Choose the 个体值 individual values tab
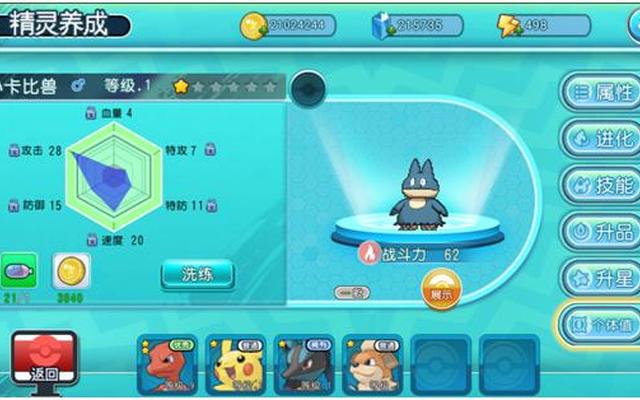The height and width of the screenshot is (400, 640). coord(599,325)
